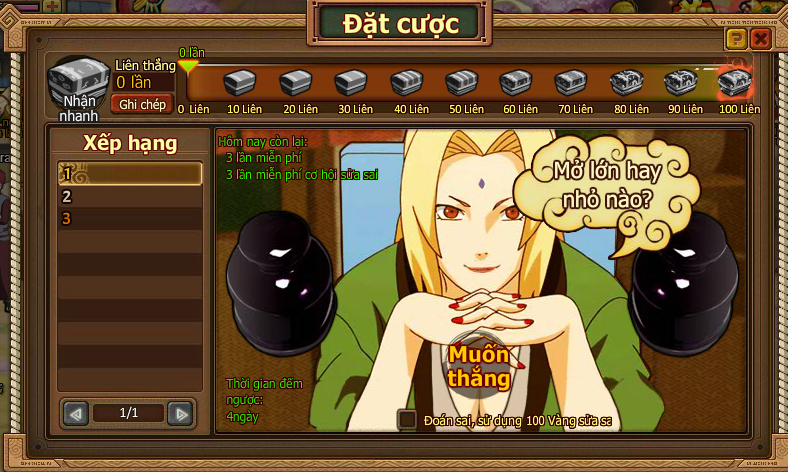
Task: Open the help question mark button
Action: [x=736, y=39]
